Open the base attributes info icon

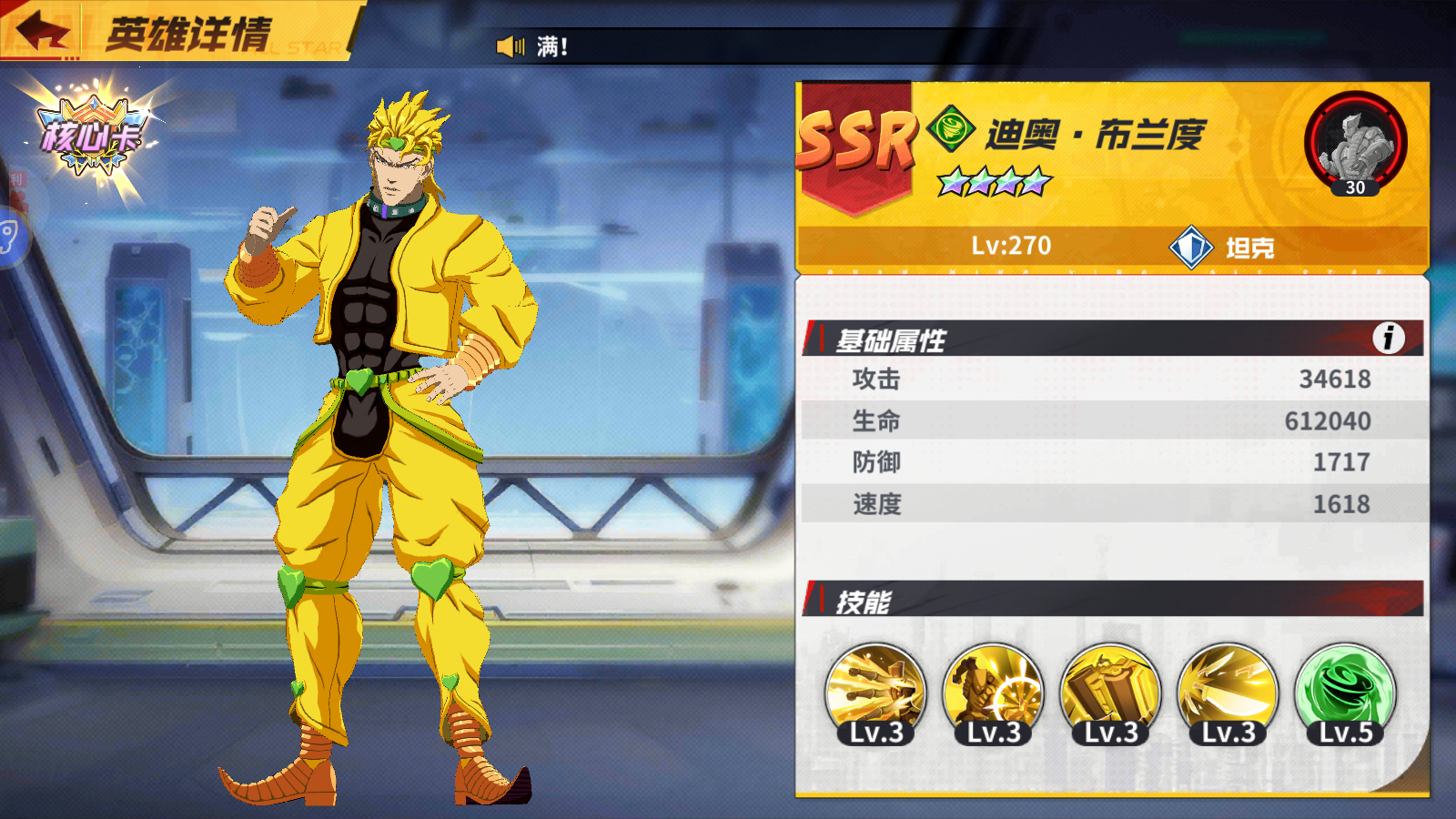(1388, 338)
